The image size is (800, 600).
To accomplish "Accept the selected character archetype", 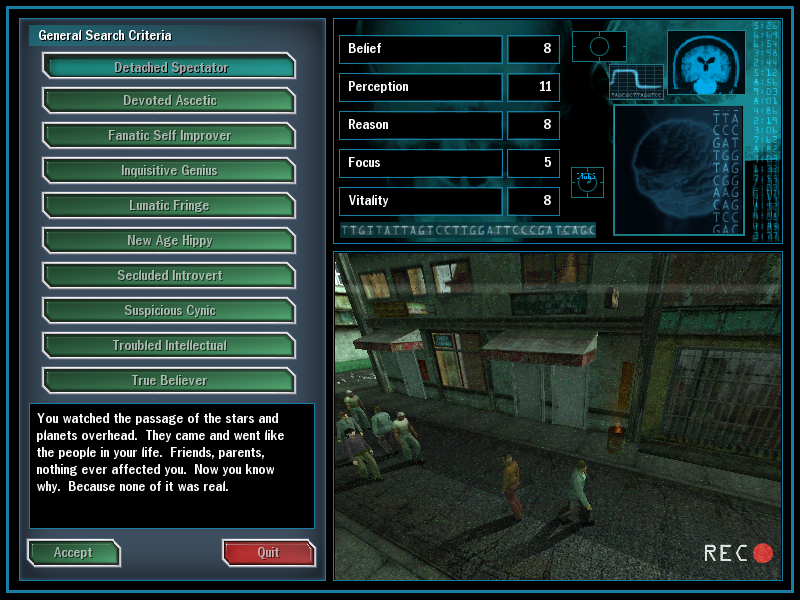I will (73, 553).
